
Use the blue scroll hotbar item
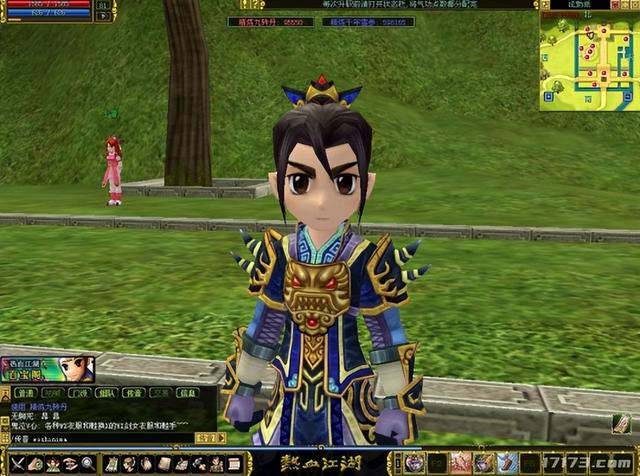507,463
